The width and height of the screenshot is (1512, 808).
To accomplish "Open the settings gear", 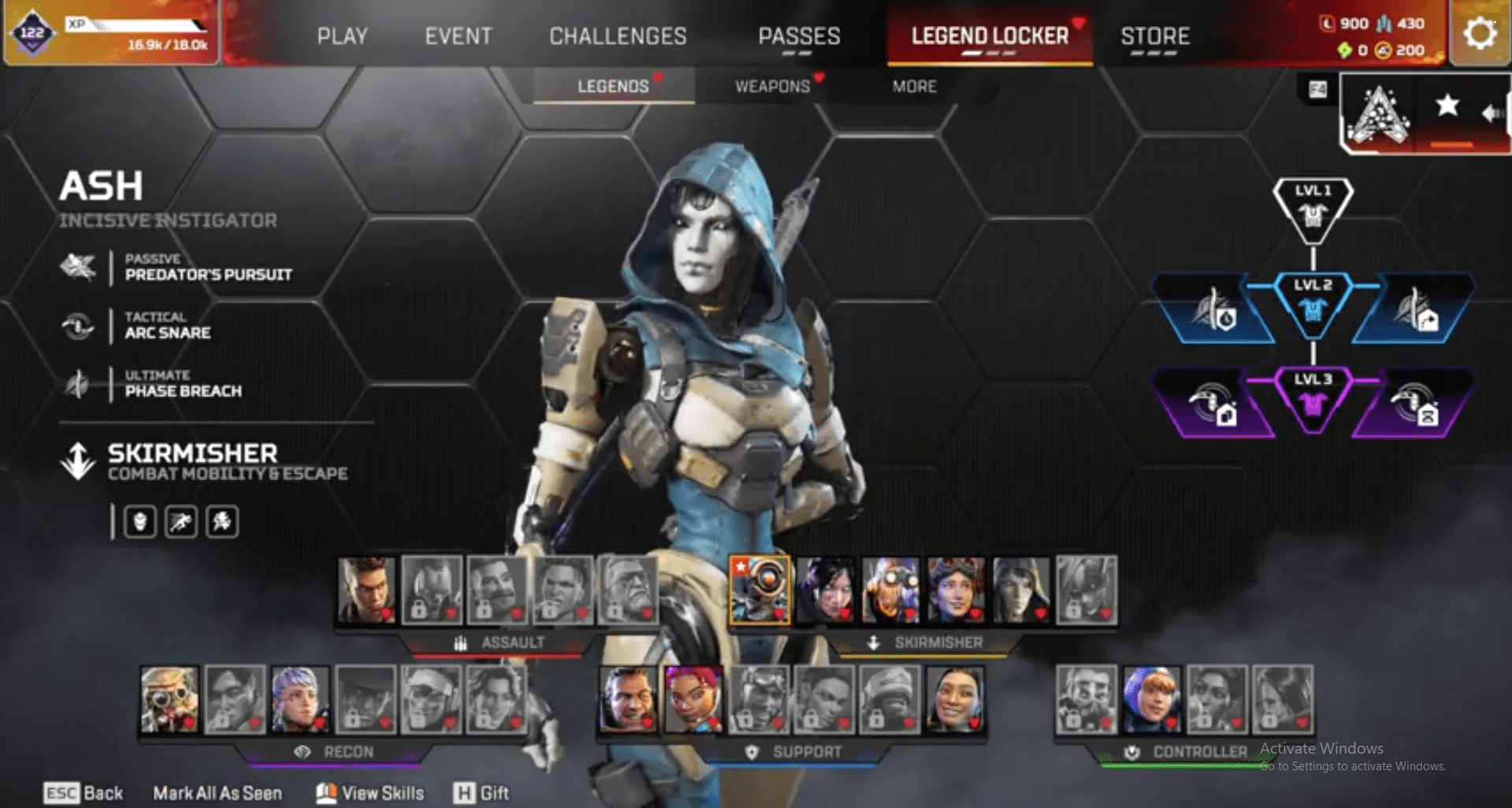I will (1479, 32).
